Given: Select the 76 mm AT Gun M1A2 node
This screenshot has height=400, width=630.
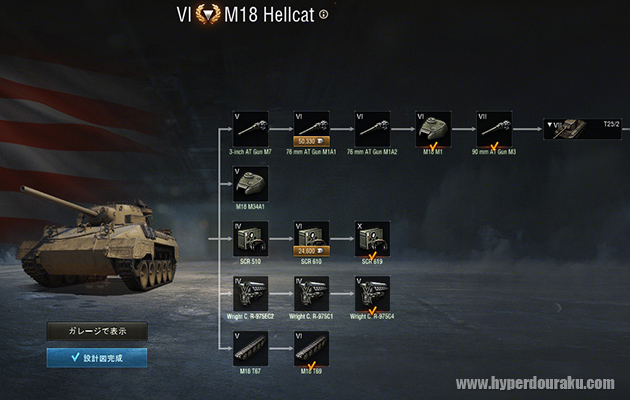Looking at the screenshot, I should tap(372, 128).
